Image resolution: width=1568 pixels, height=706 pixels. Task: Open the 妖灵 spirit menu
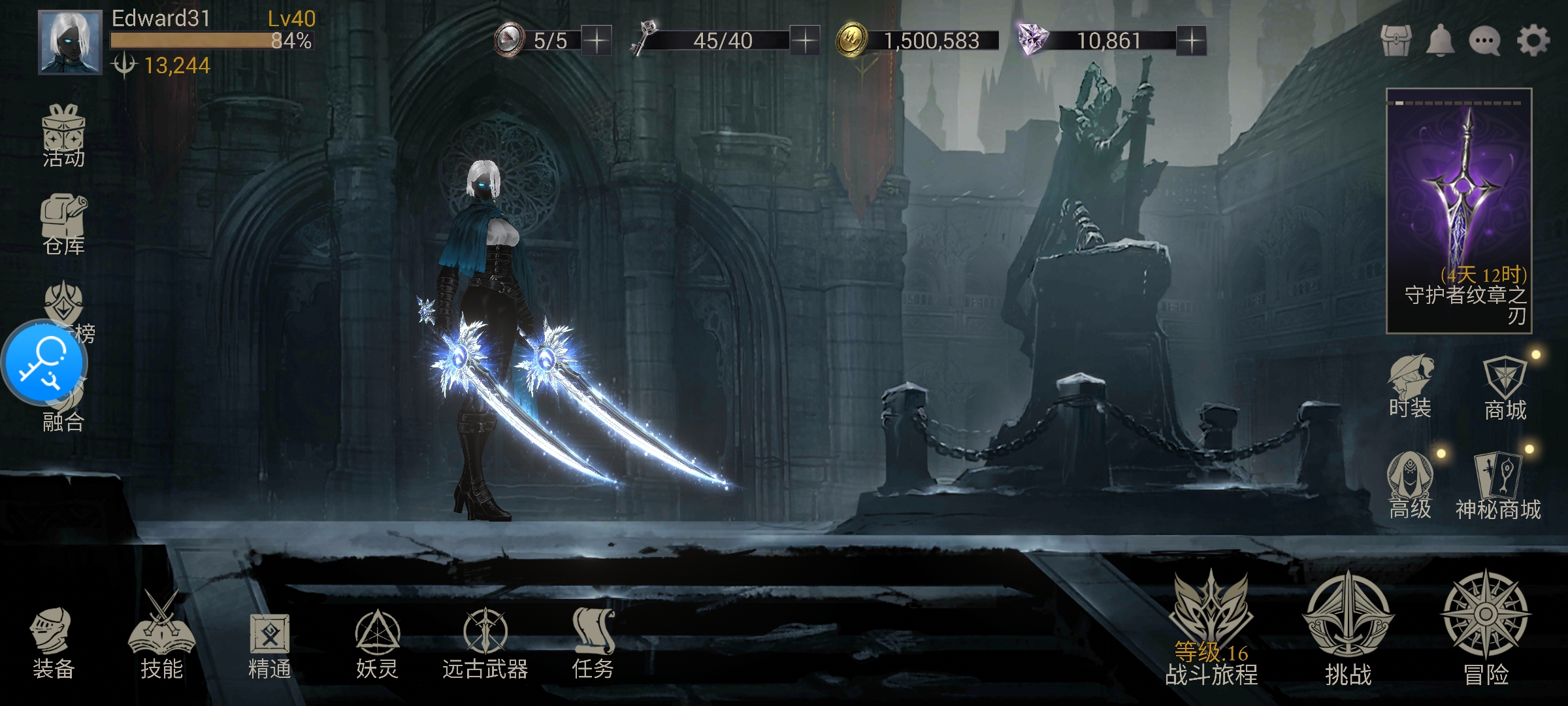[x=377, y=643]
